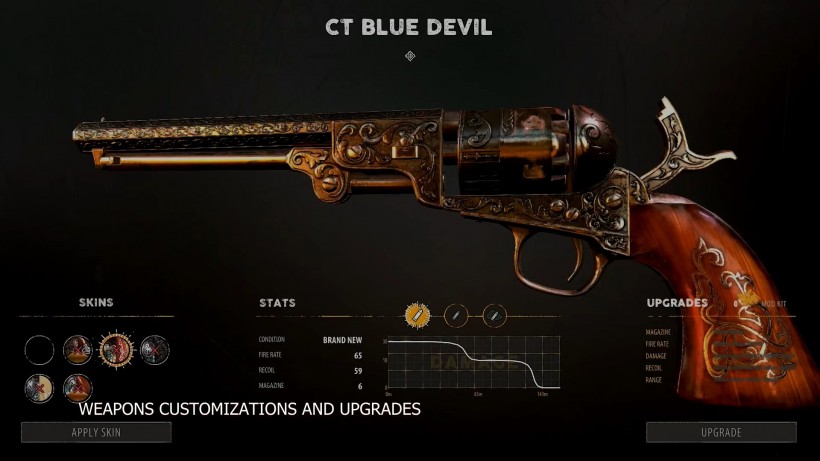820x461 pixels.
Task: Choose the third ammo type icon
Action: (x=494, y=315)
